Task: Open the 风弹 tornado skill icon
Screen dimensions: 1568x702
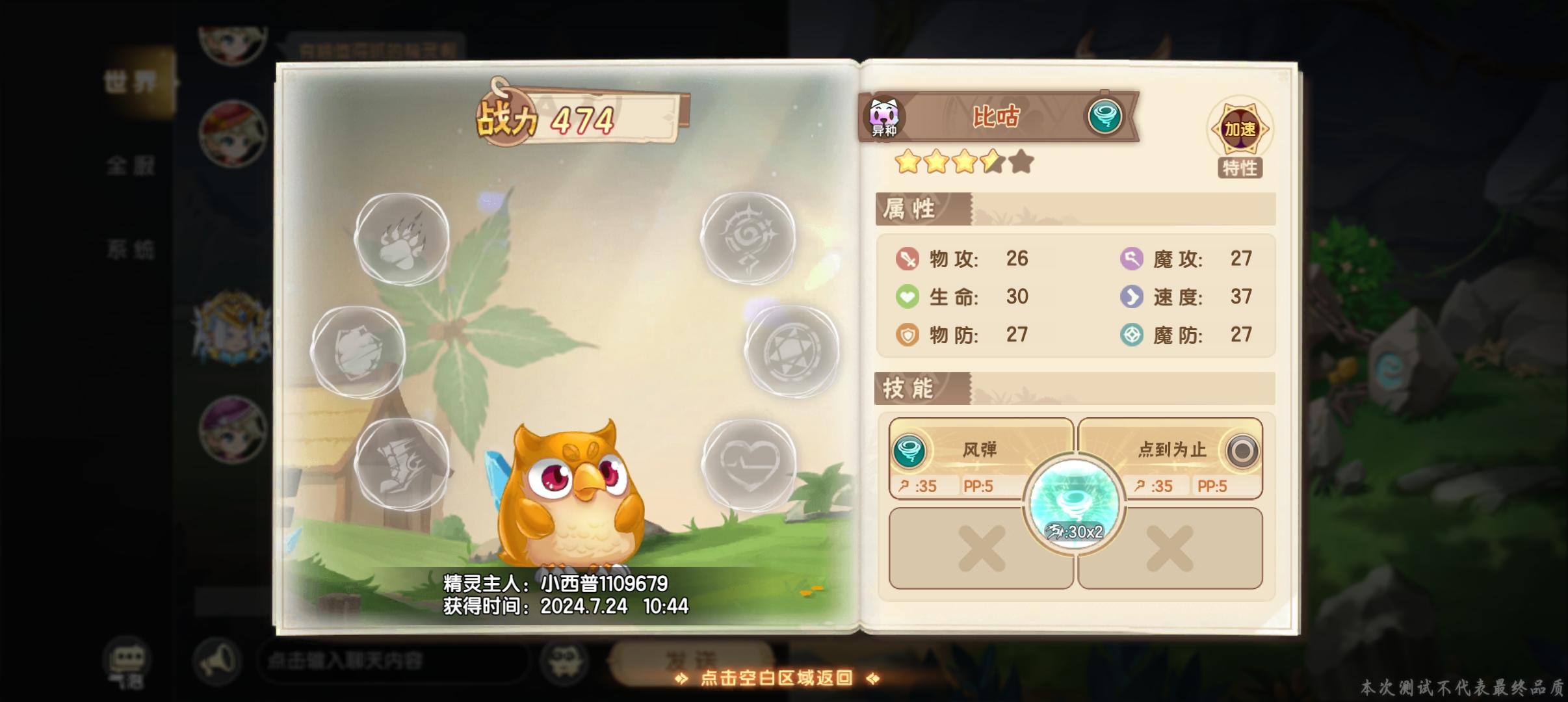Action: (911, 450)
